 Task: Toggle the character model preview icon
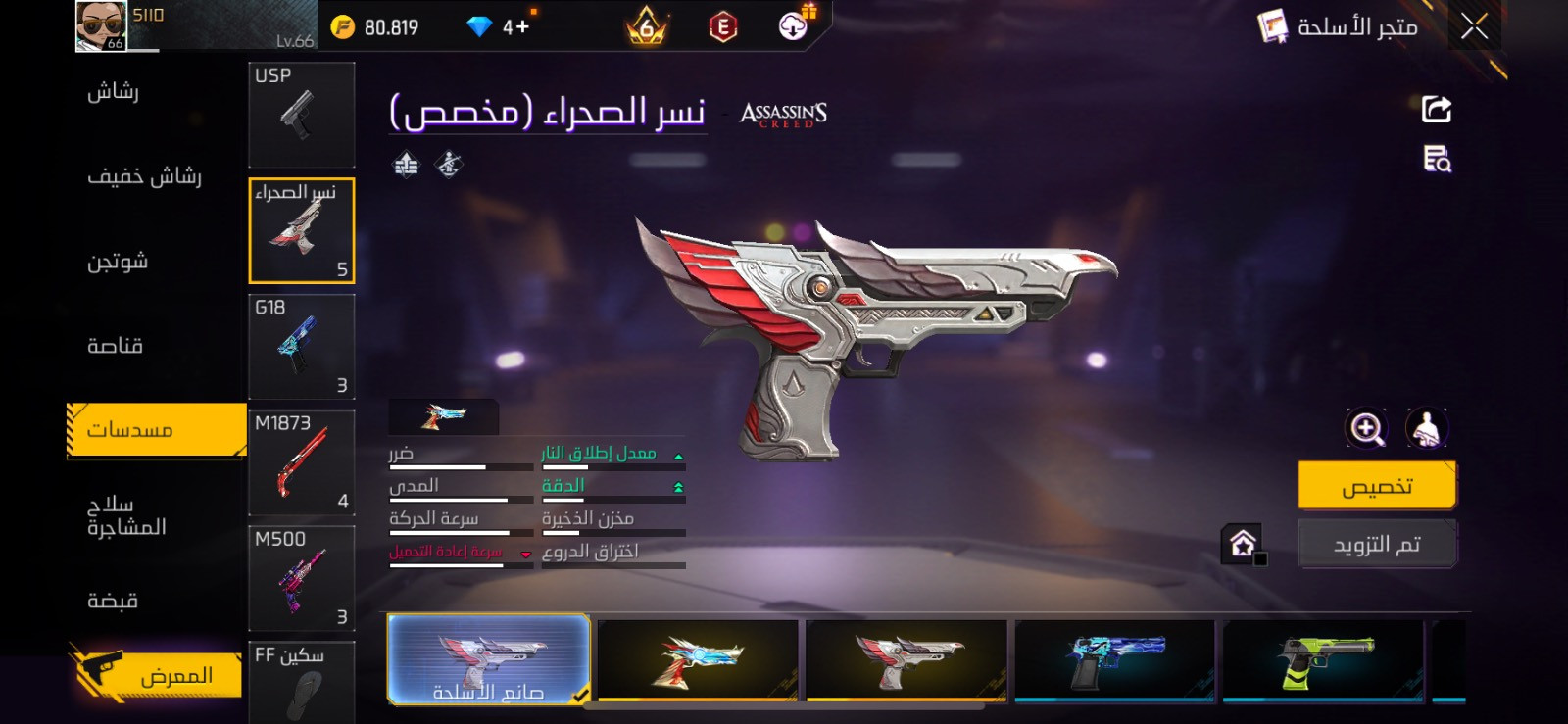click(x=1427, y=428)
